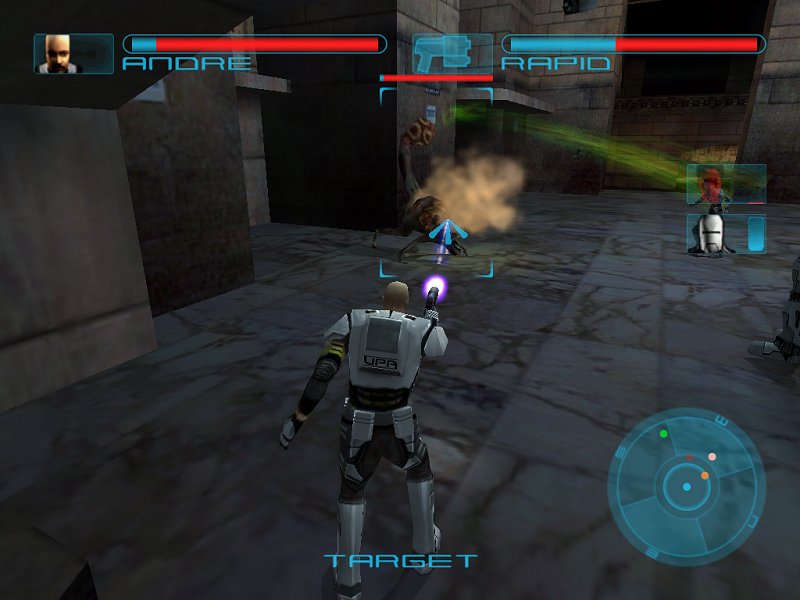Select the white robot squad member icon
Viewport: 800px width, 600px height.
click(x=713, y=233)
